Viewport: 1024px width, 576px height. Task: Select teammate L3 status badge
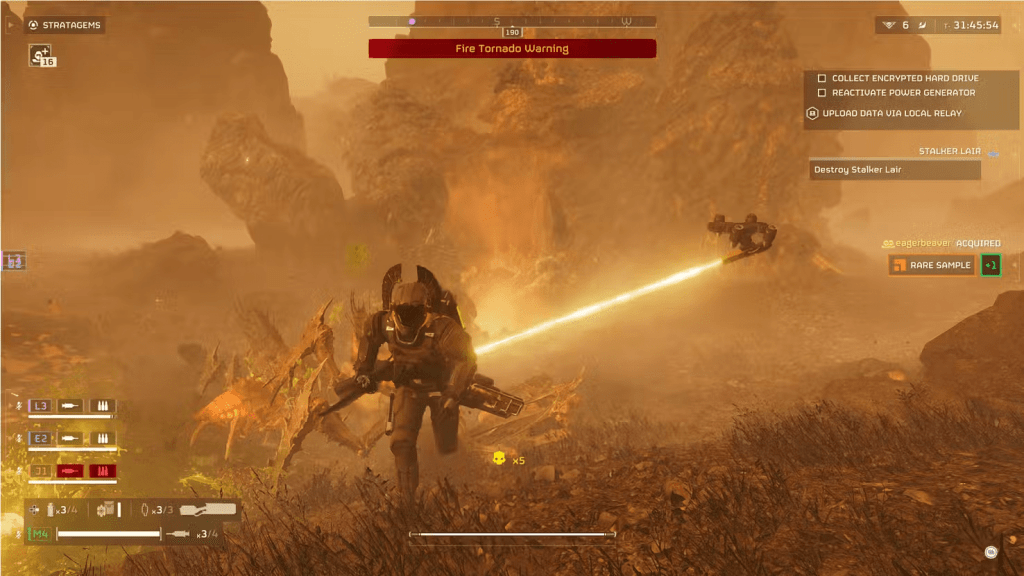[41, 405]
